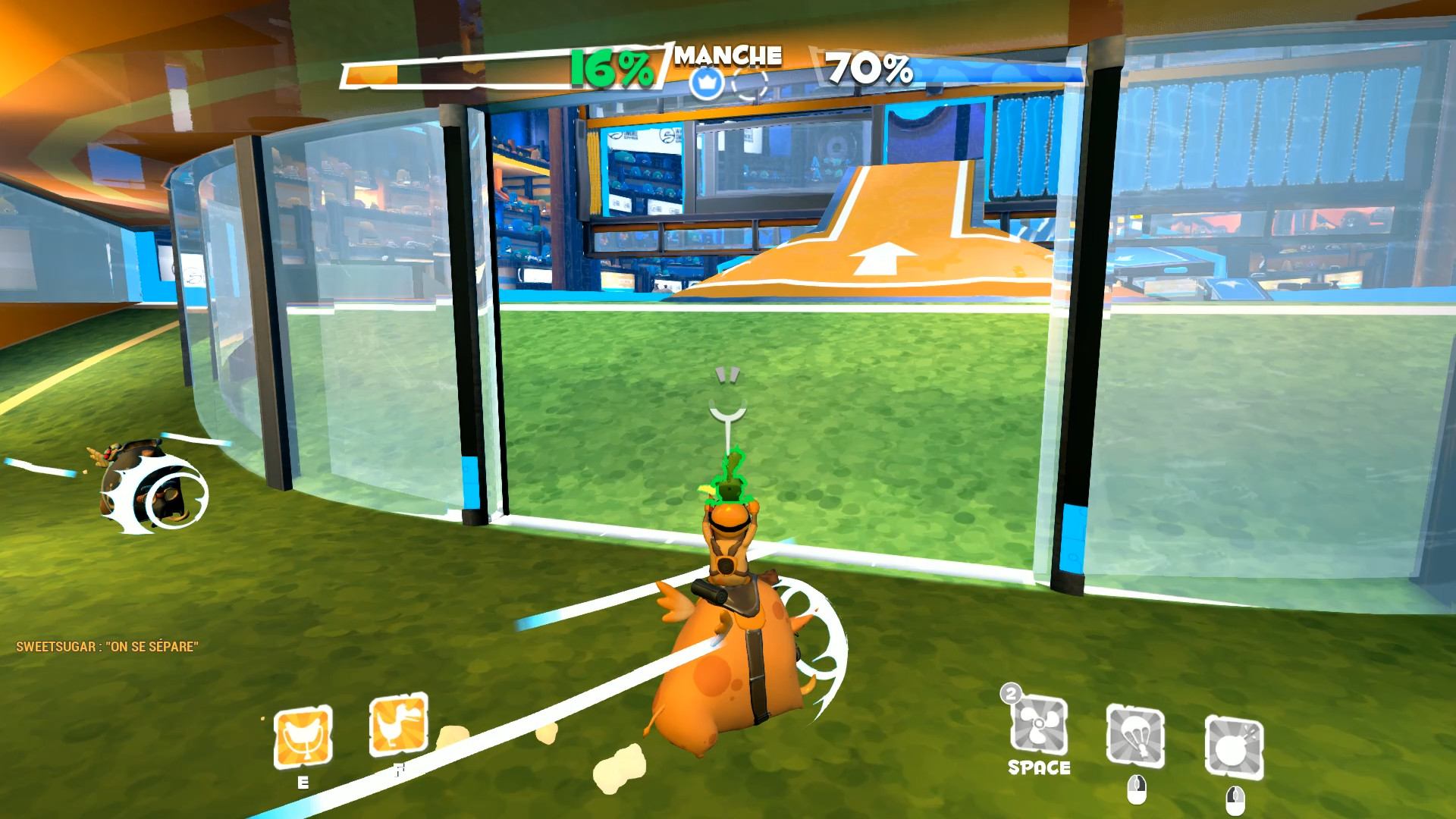The width and height of the screenshot is (1456, 819).
Task: Click the blue crown round-win icon beside MANCHE
Action: [706, 83]
